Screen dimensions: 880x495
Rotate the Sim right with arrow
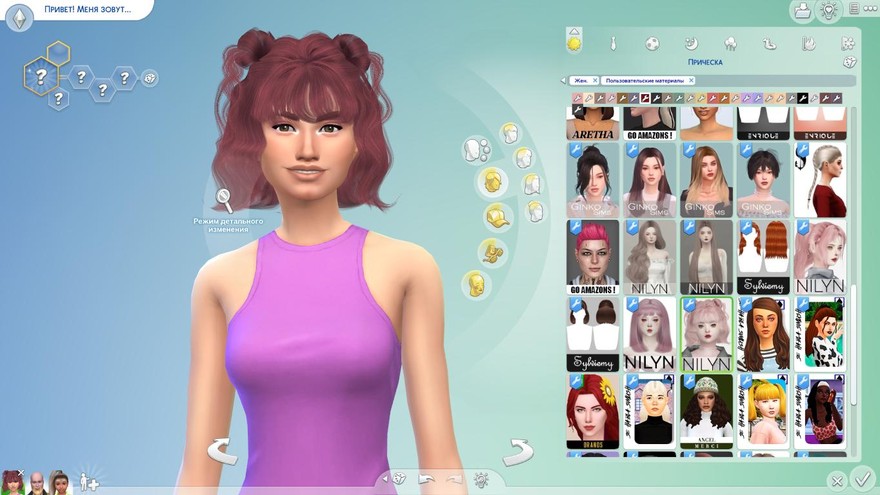[517, 451]
